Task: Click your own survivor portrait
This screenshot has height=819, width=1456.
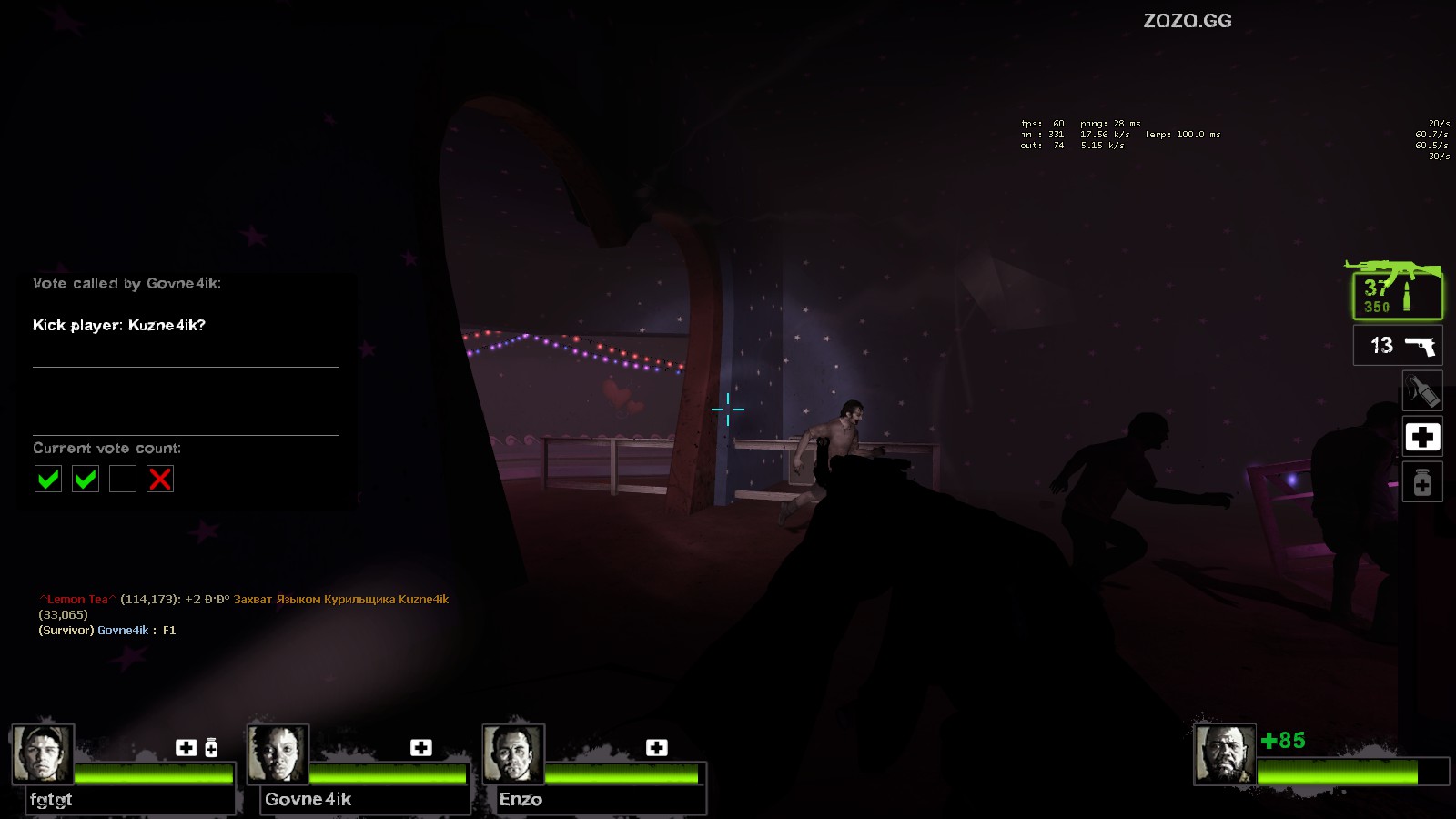Action: [x=1224, y=753]
